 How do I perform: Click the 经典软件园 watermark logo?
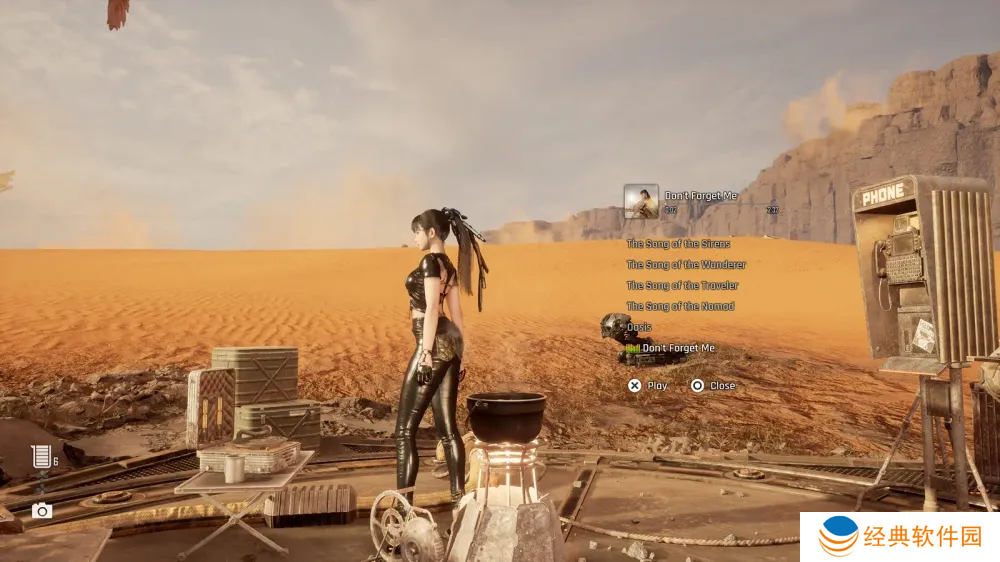(899, 537)
